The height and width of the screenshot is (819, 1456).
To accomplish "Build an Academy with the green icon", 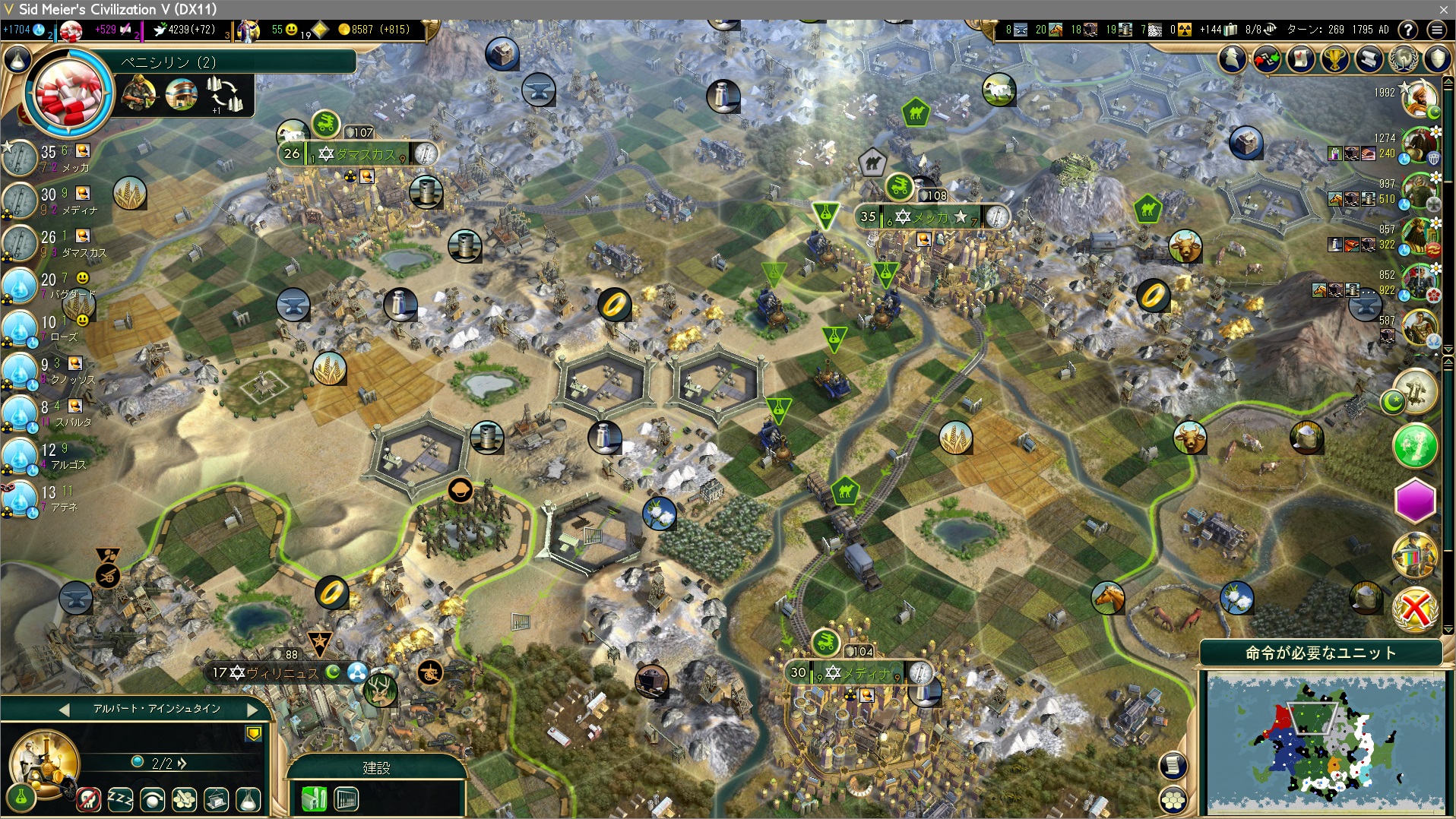I will click(x=314, y=799).
